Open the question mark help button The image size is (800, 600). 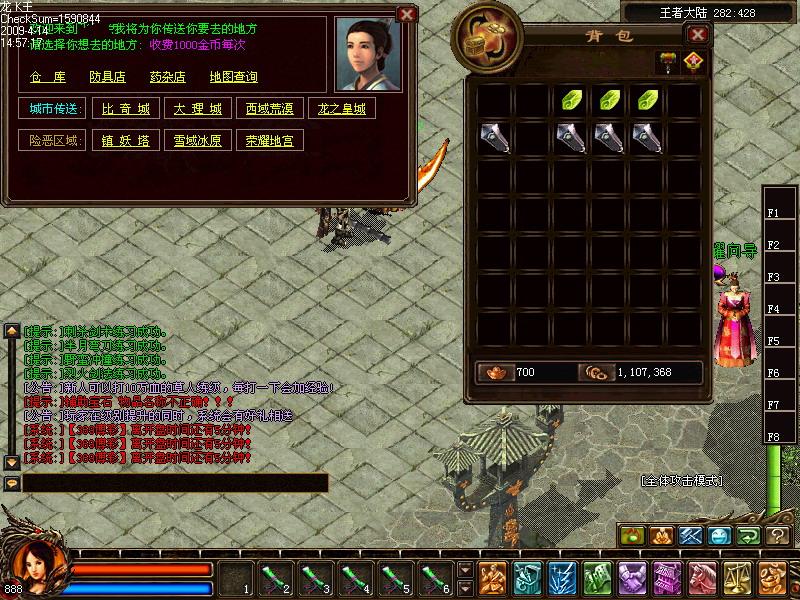[x=777, y=536]
